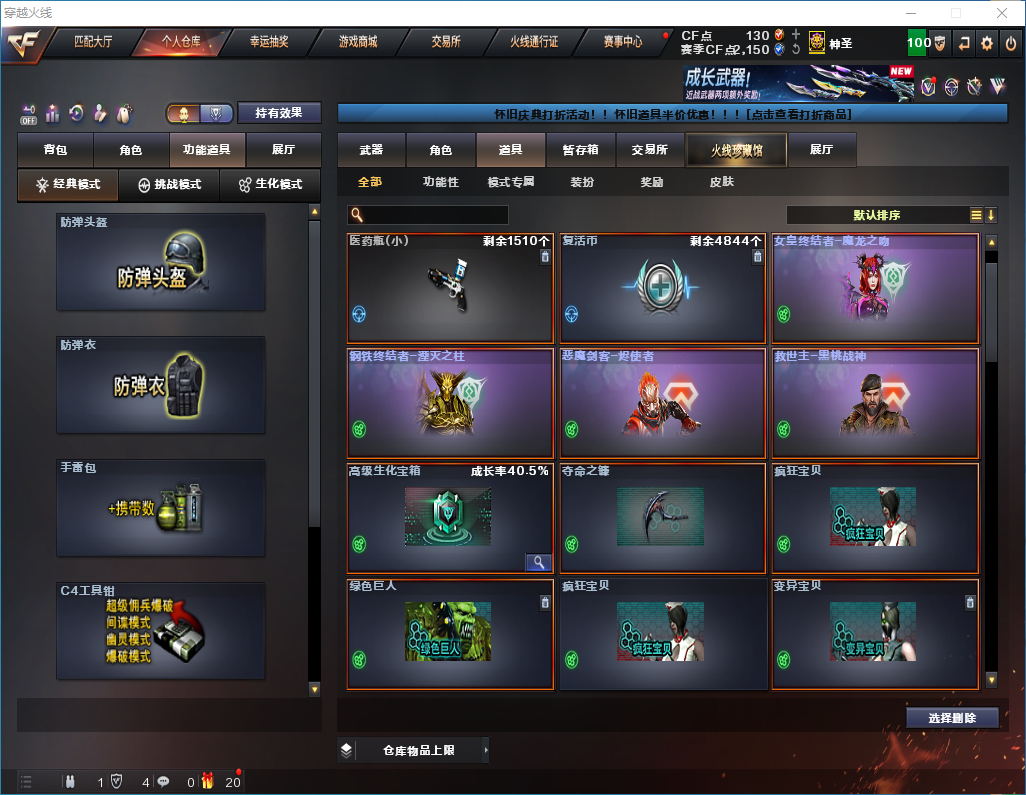Viewport: 1026px width, 795px height.
Task: Select the 手雷包 grenade pack slot
Action: [161, 508]
